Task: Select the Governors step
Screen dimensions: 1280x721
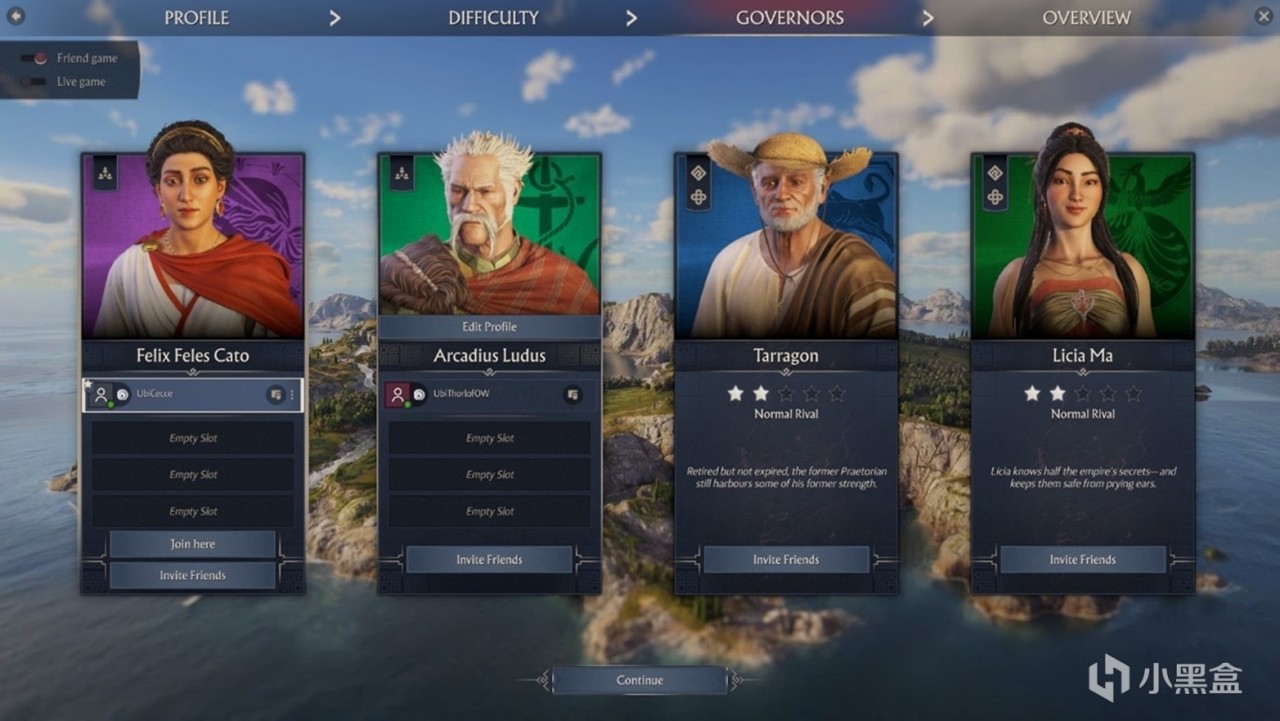Action: [x=789, y=18]
